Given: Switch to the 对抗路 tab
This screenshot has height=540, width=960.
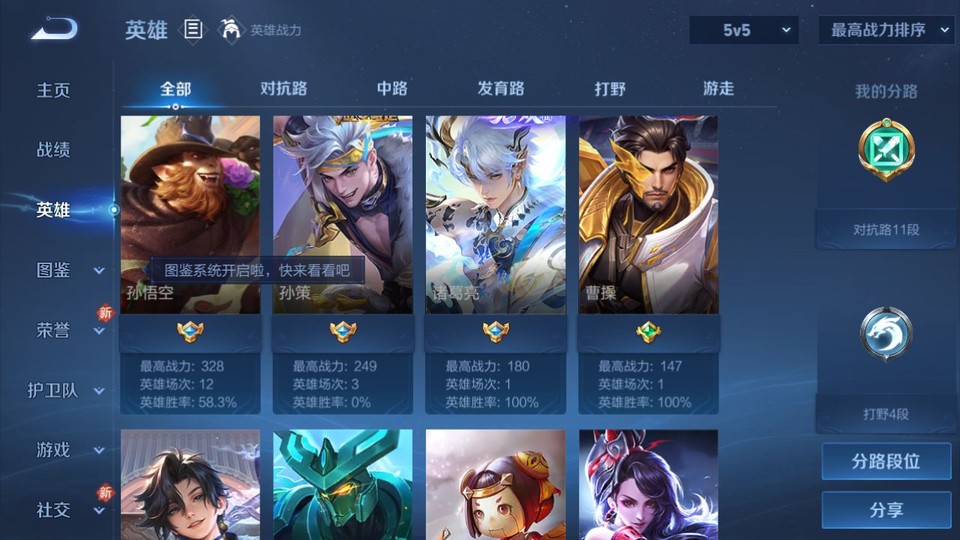Looking at the screenshot, I should point(283,88).
